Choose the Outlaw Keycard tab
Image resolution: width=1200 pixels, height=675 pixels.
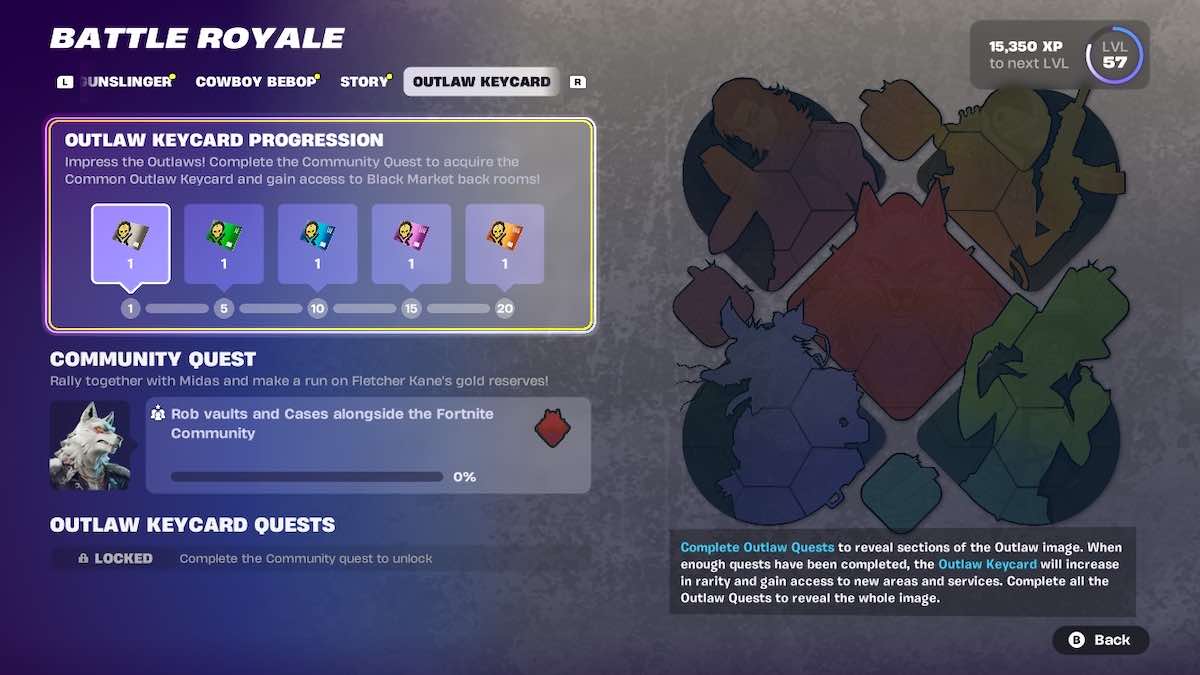(481, 82)
